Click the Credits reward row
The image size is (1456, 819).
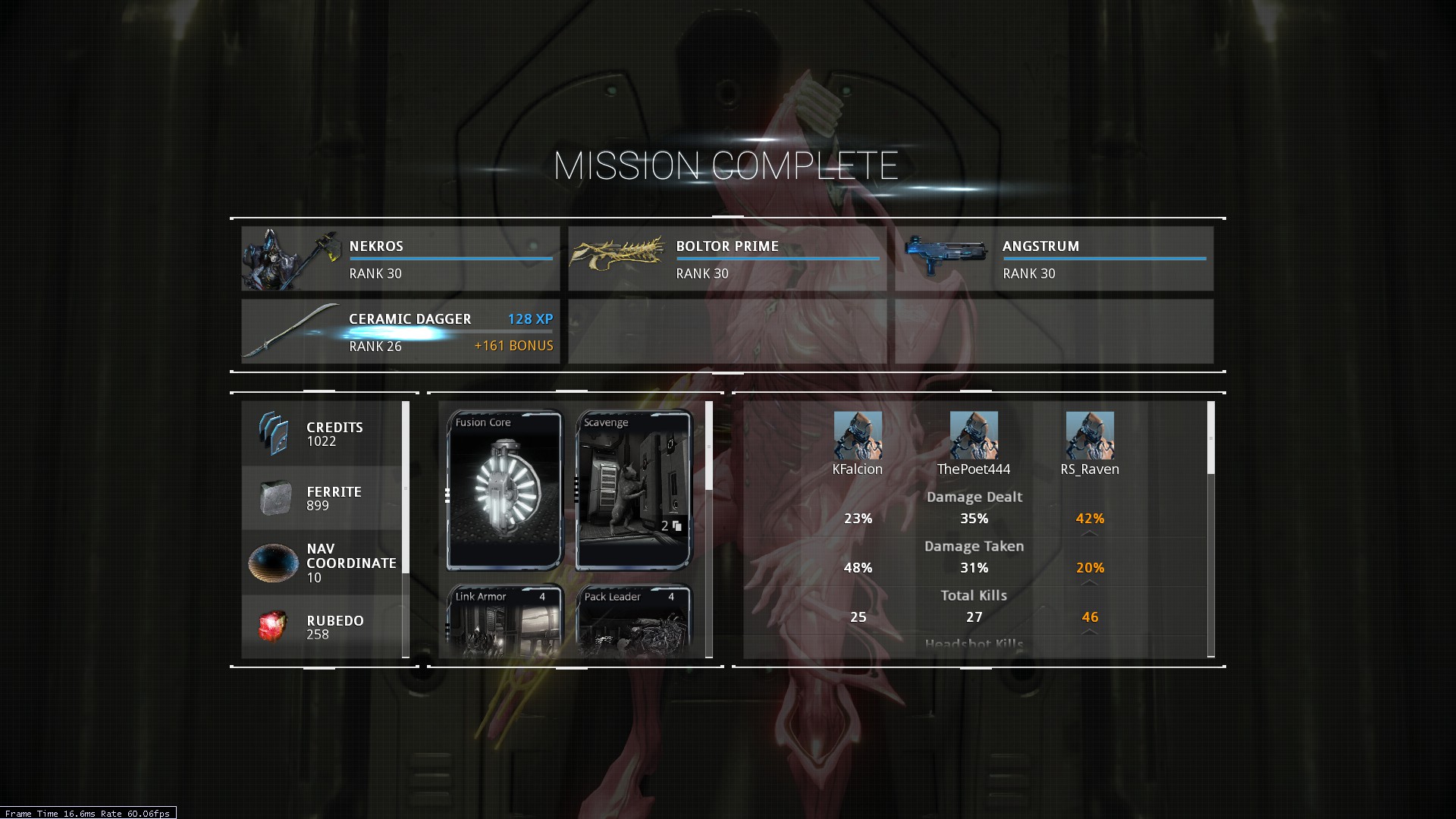[322, 434]
